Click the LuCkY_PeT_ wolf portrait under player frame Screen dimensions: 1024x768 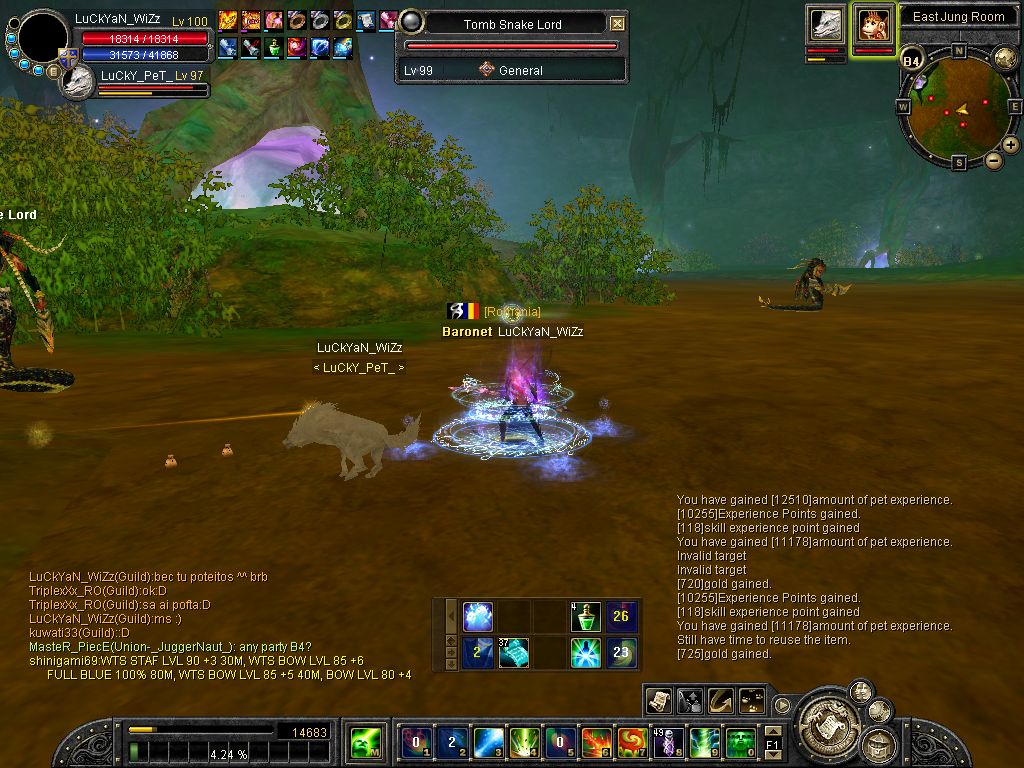(x=77, y=83)
